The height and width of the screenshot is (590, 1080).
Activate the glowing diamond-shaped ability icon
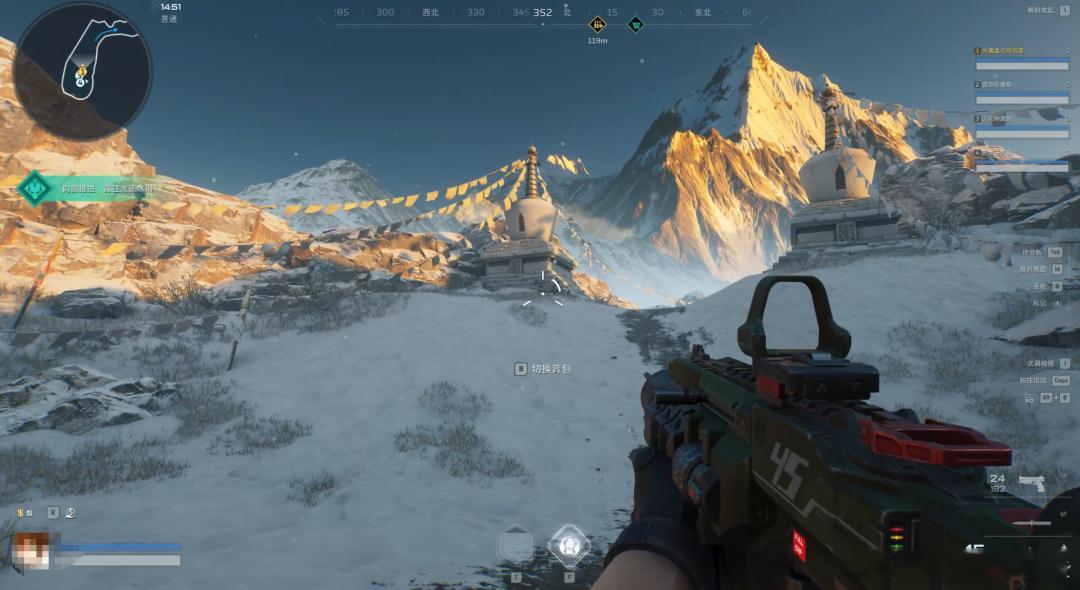570,545
